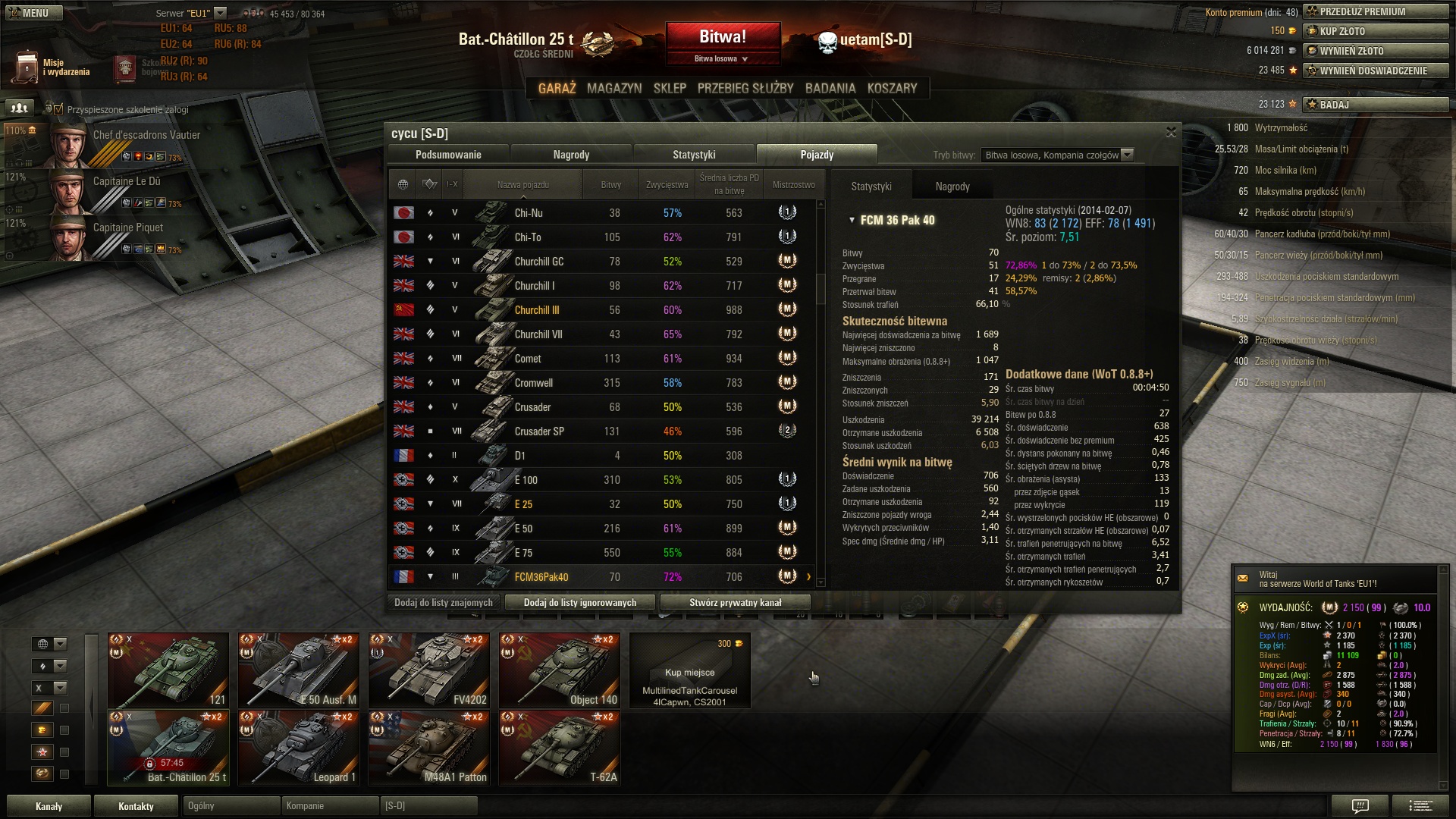
Task: Select the Object 140 tank in carousel
Action: (x=560, y=670)
